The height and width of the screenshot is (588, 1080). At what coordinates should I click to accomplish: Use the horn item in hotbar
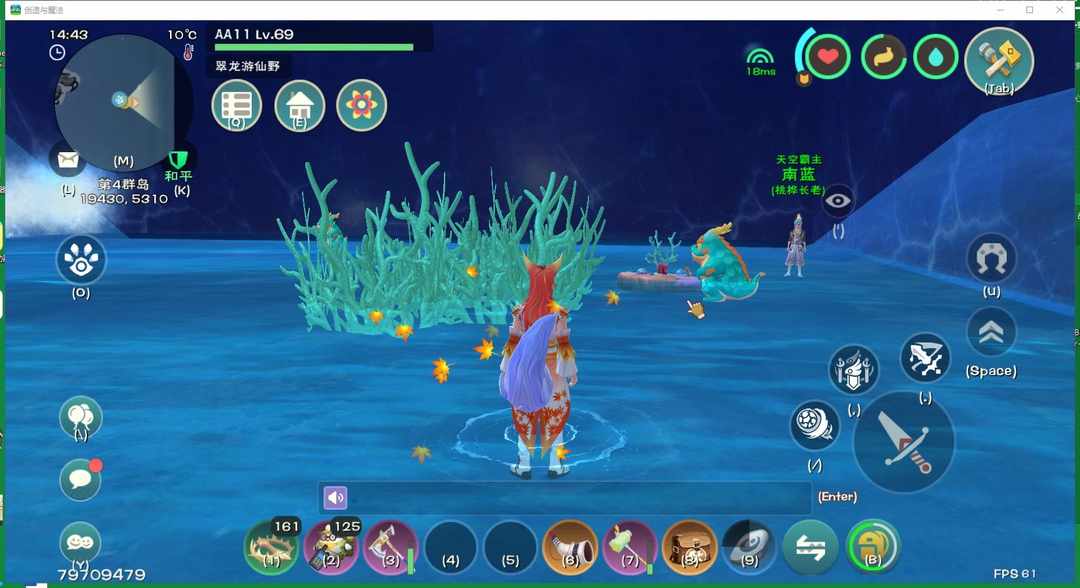click(570, 547)
